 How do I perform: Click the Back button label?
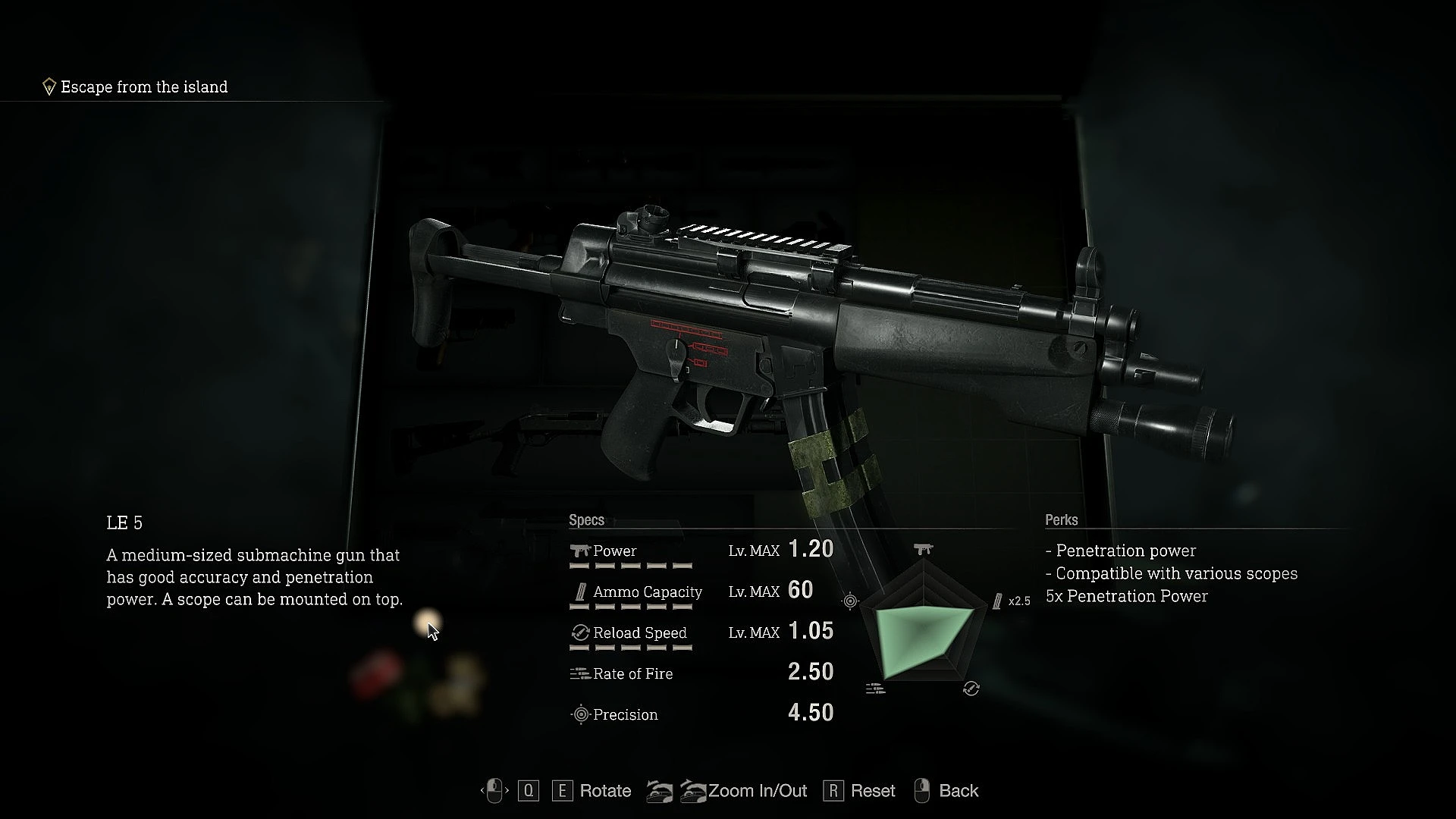click(x=958, y=791)
